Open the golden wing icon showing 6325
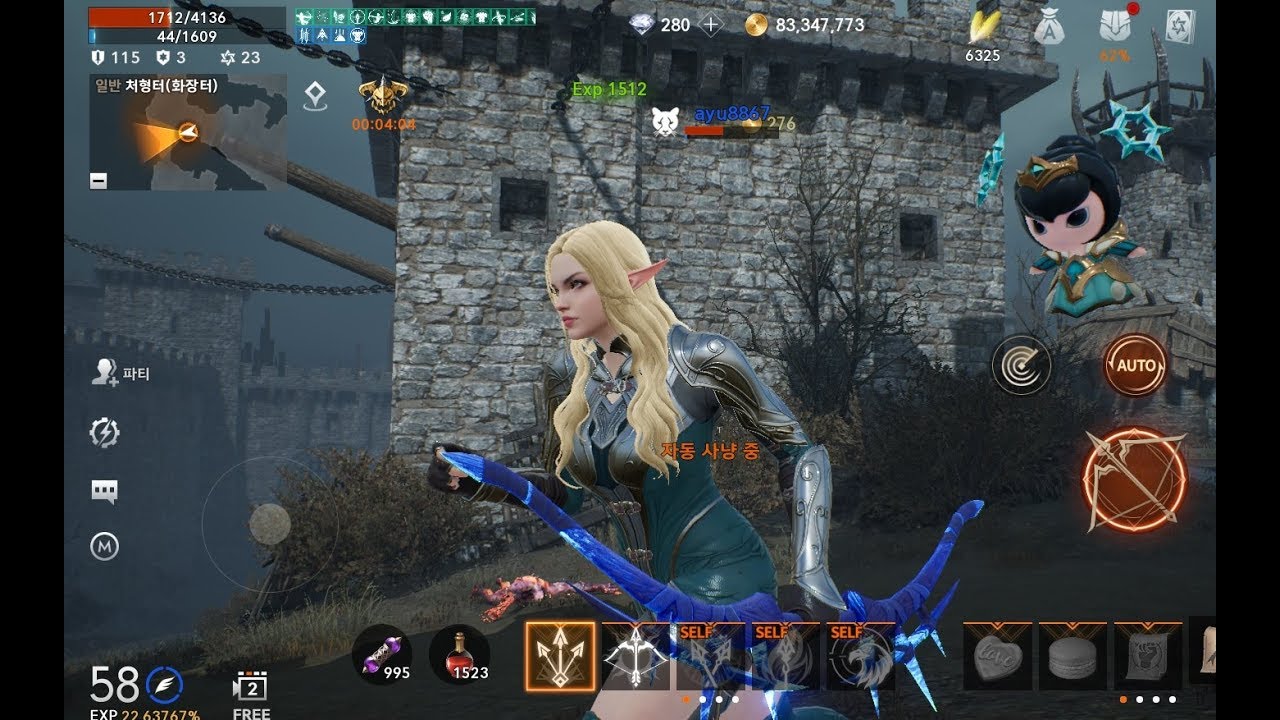Viewport: 1280px width, 720px height. pos(982,28)
